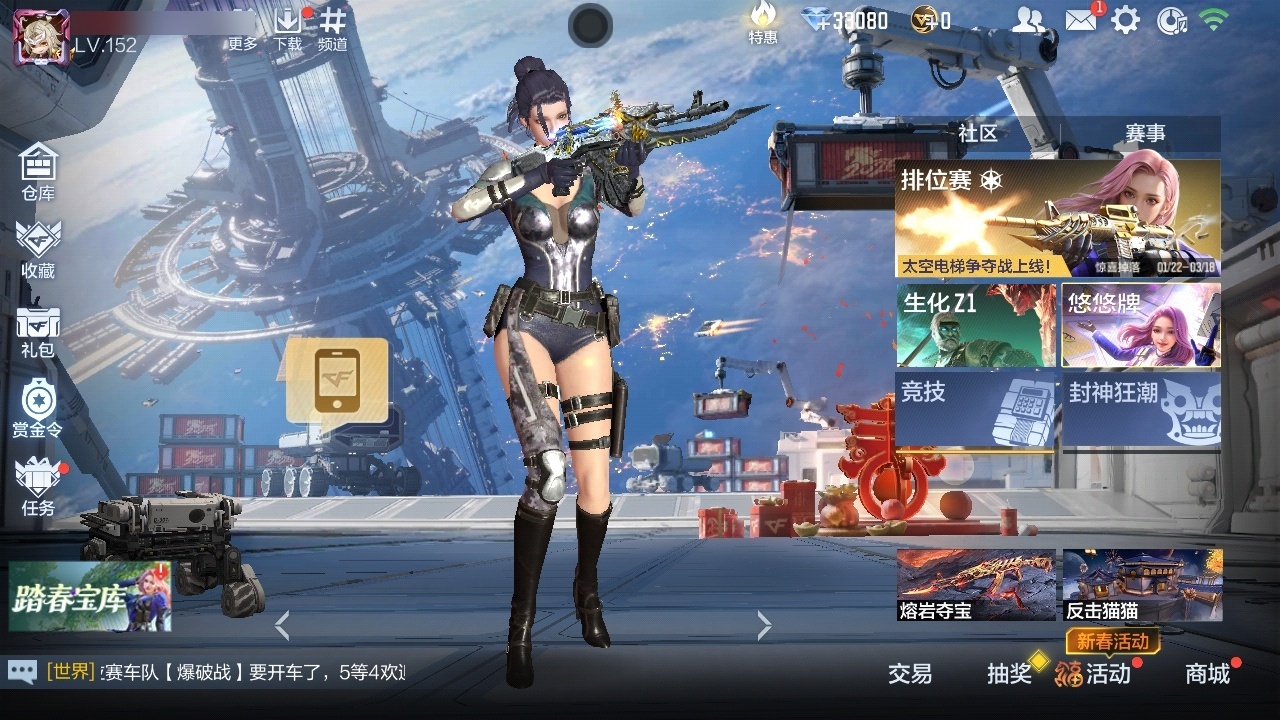Image resolution: width=1280 pixels, height=720 pixels.
Task: Show the next character with right arrow
Action: 764,626
